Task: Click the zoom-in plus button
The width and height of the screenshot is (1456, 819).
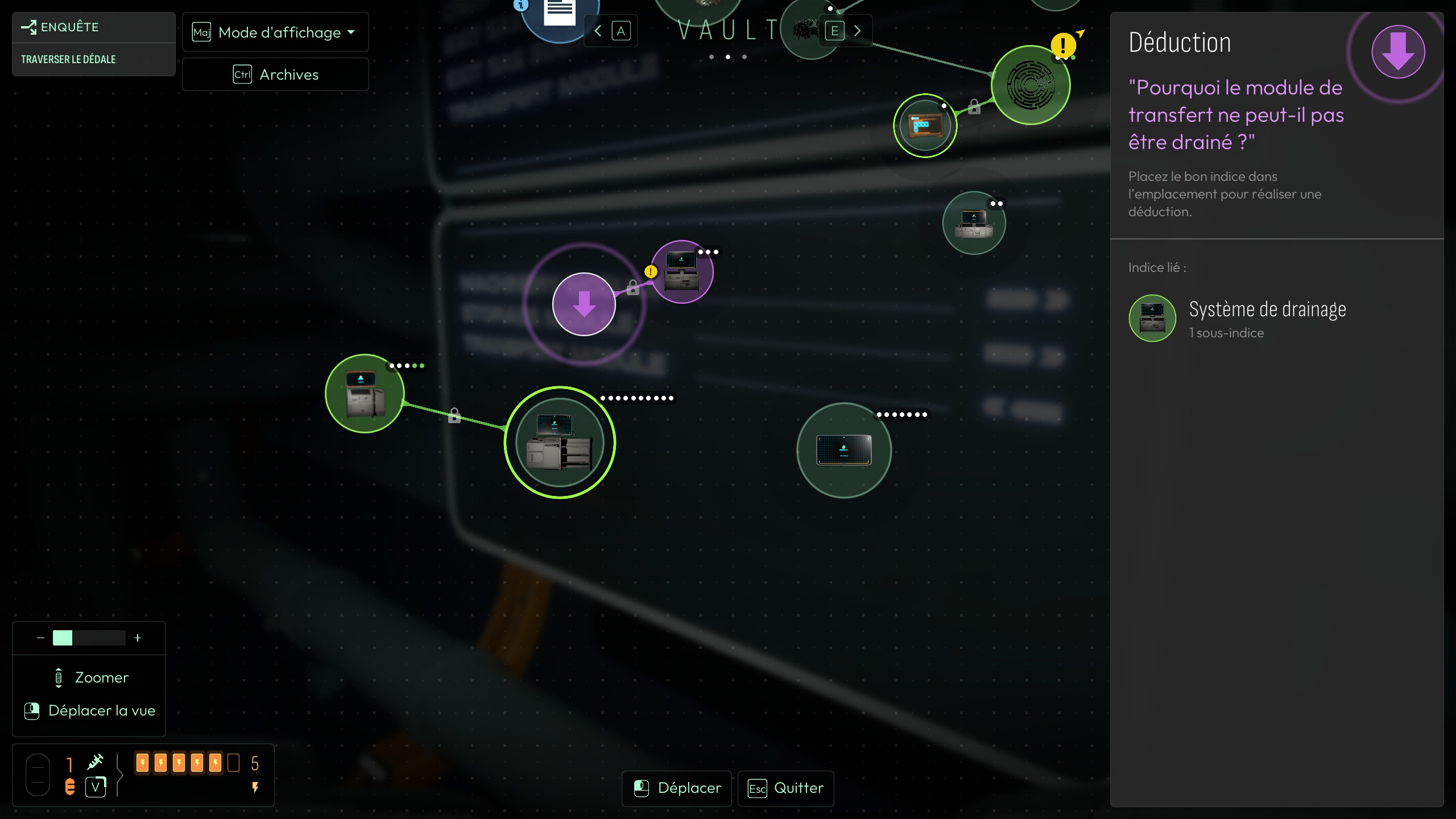Action: click(138, 638)
